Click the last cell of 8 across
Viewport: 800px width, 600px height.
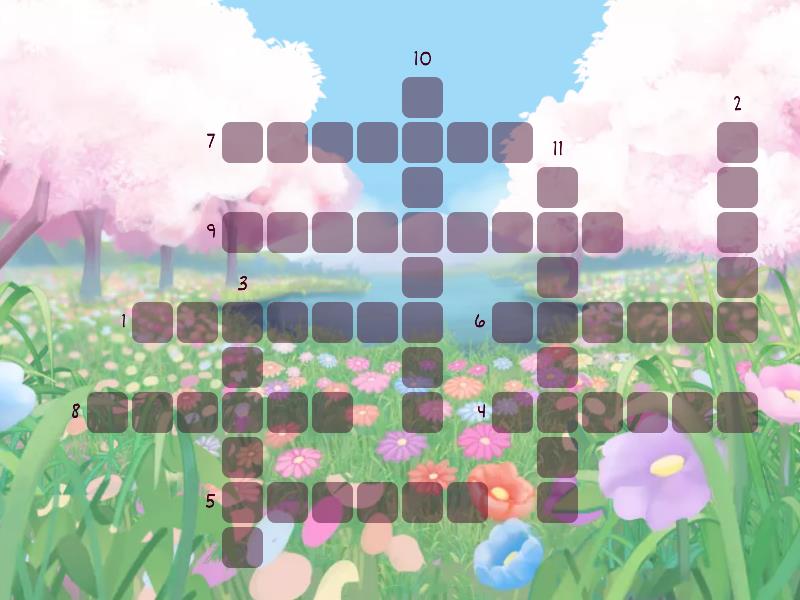tap(332, 412)
